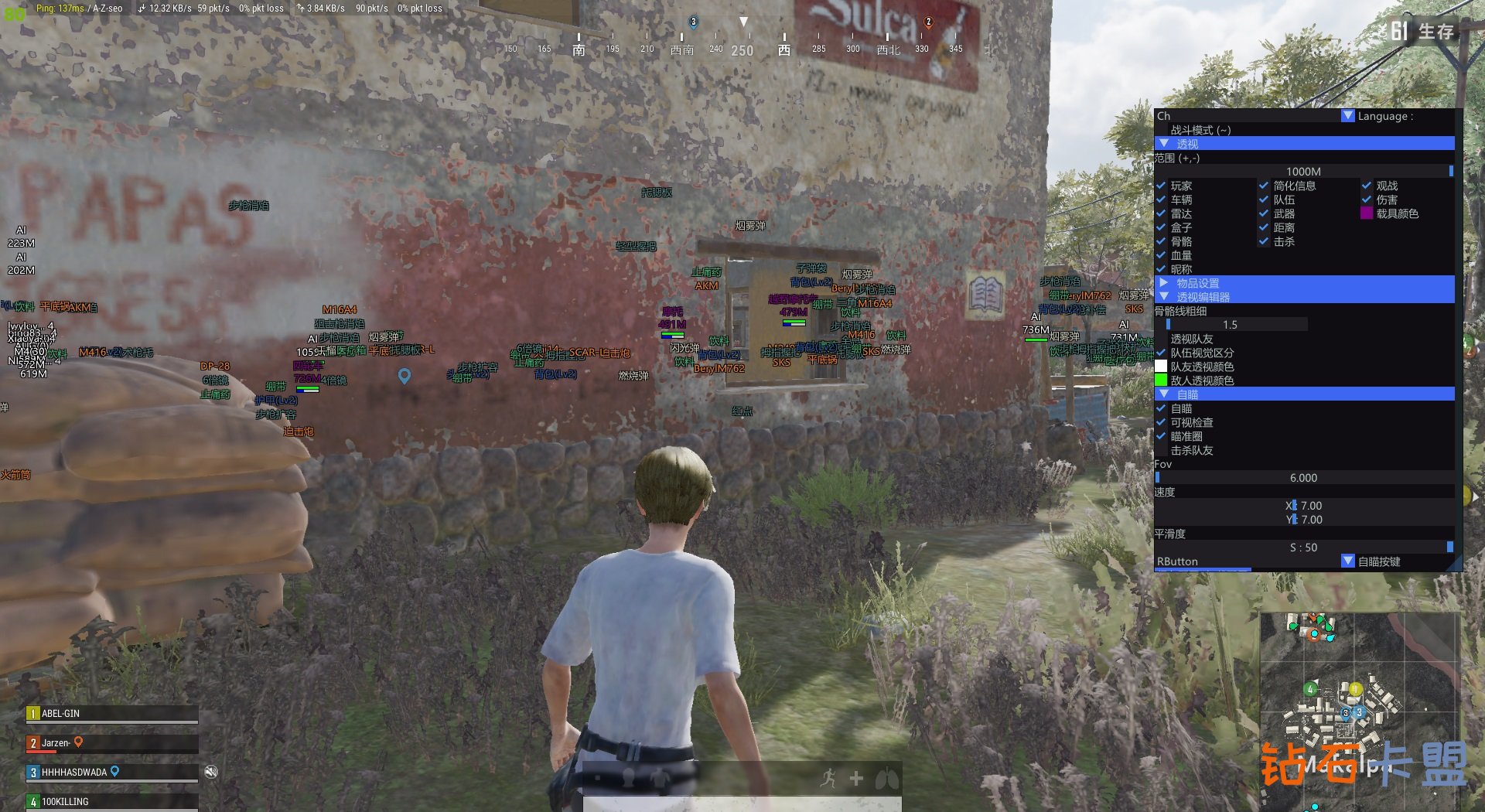This screenshot has height=812, width=1485.
Task: Uncheck the 简化信息 option
Action: click(1264, 186)
